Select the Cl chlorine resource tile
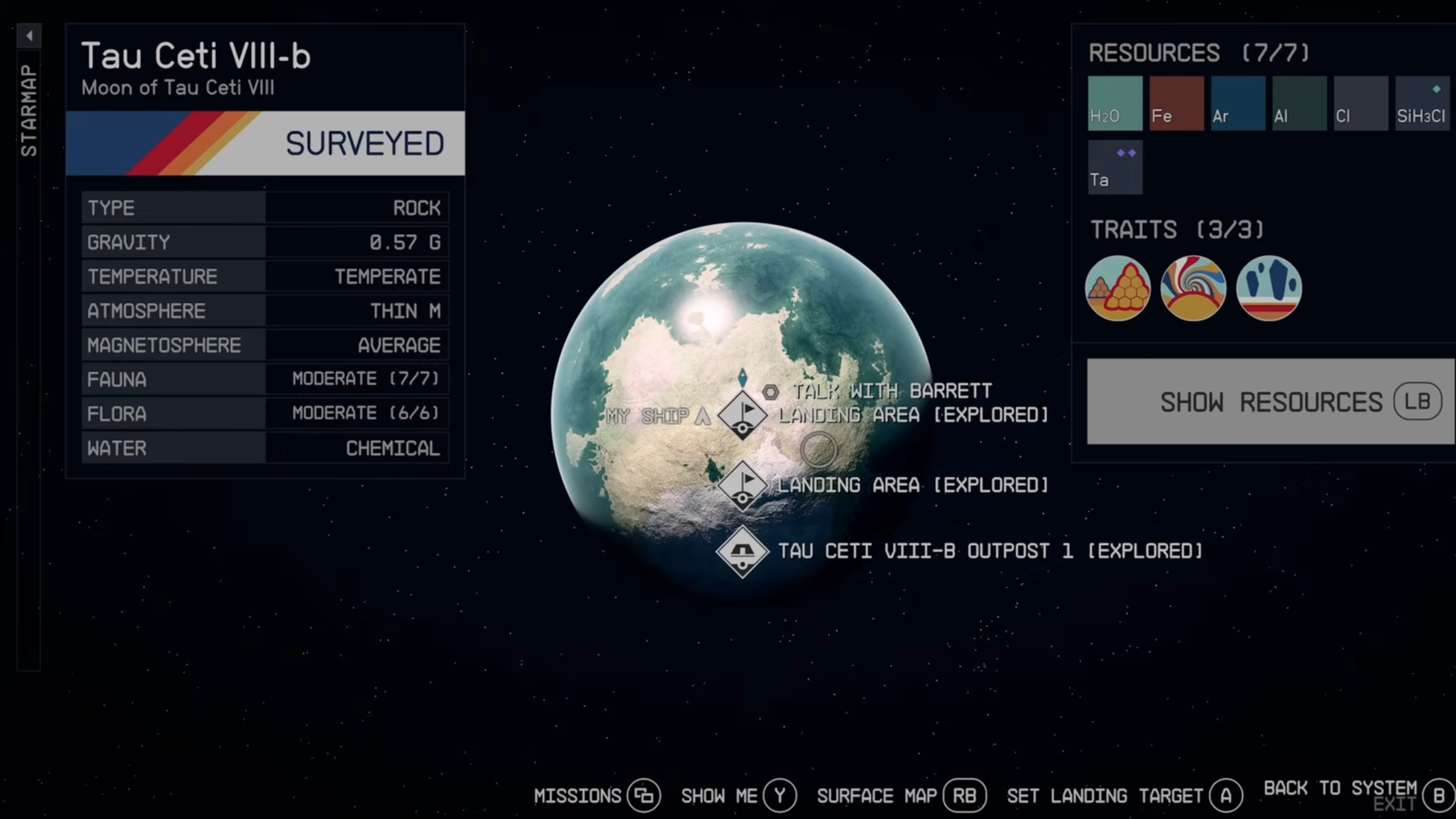 1360,104
